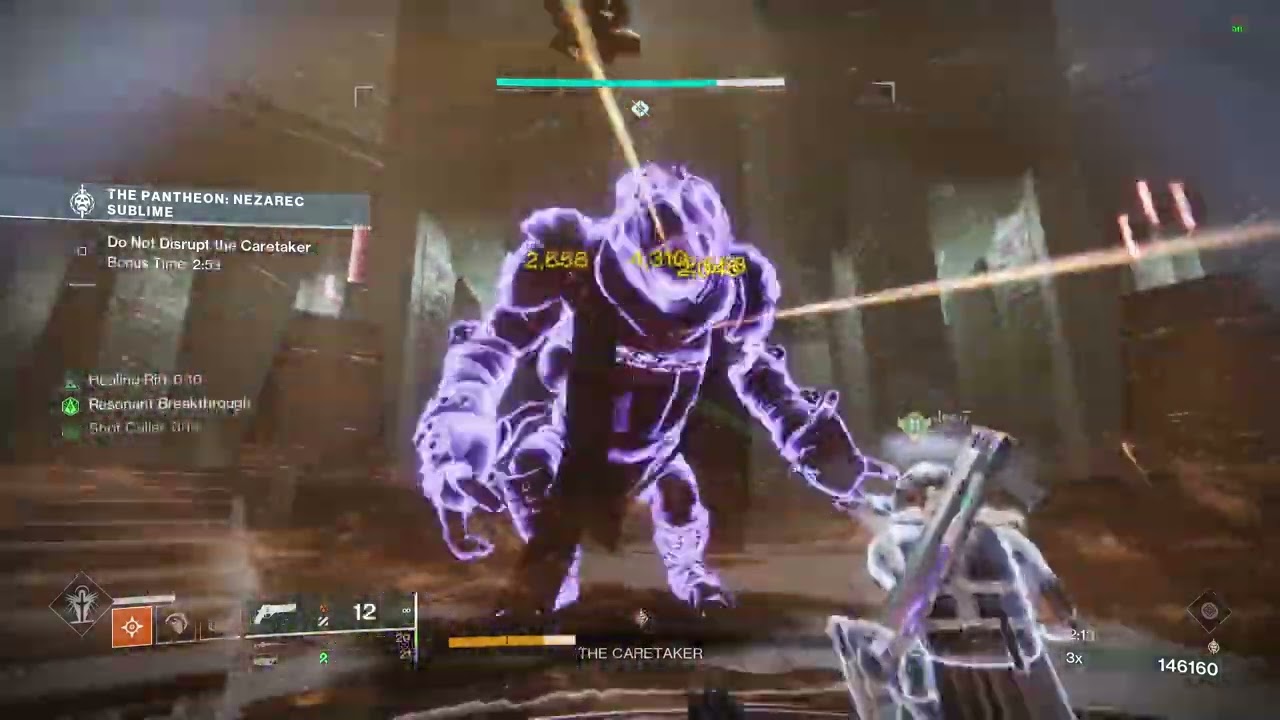Click the diamond emblem above the score

tap(1208, 611)
